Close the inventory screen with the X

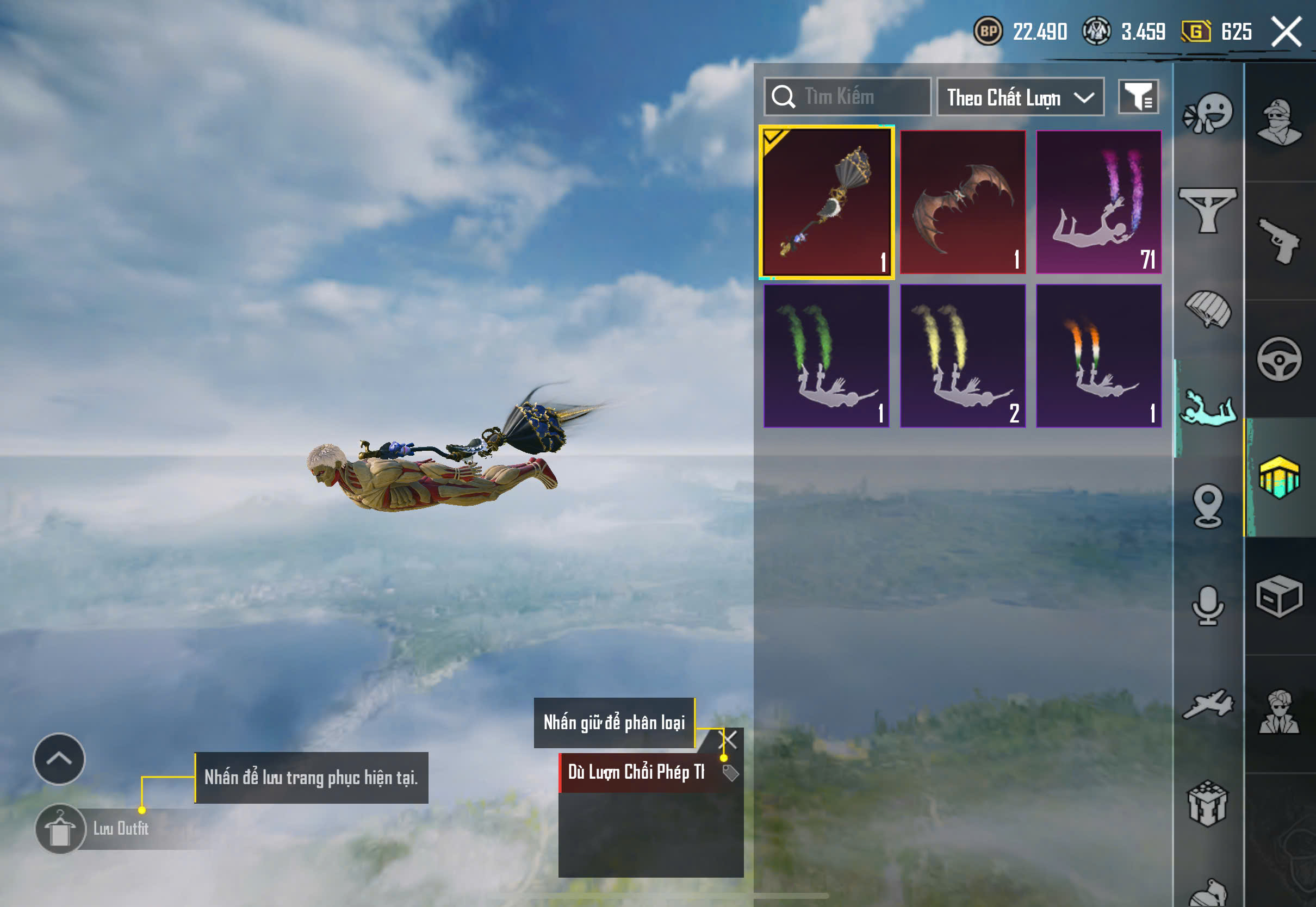[x=1286, y=32]
